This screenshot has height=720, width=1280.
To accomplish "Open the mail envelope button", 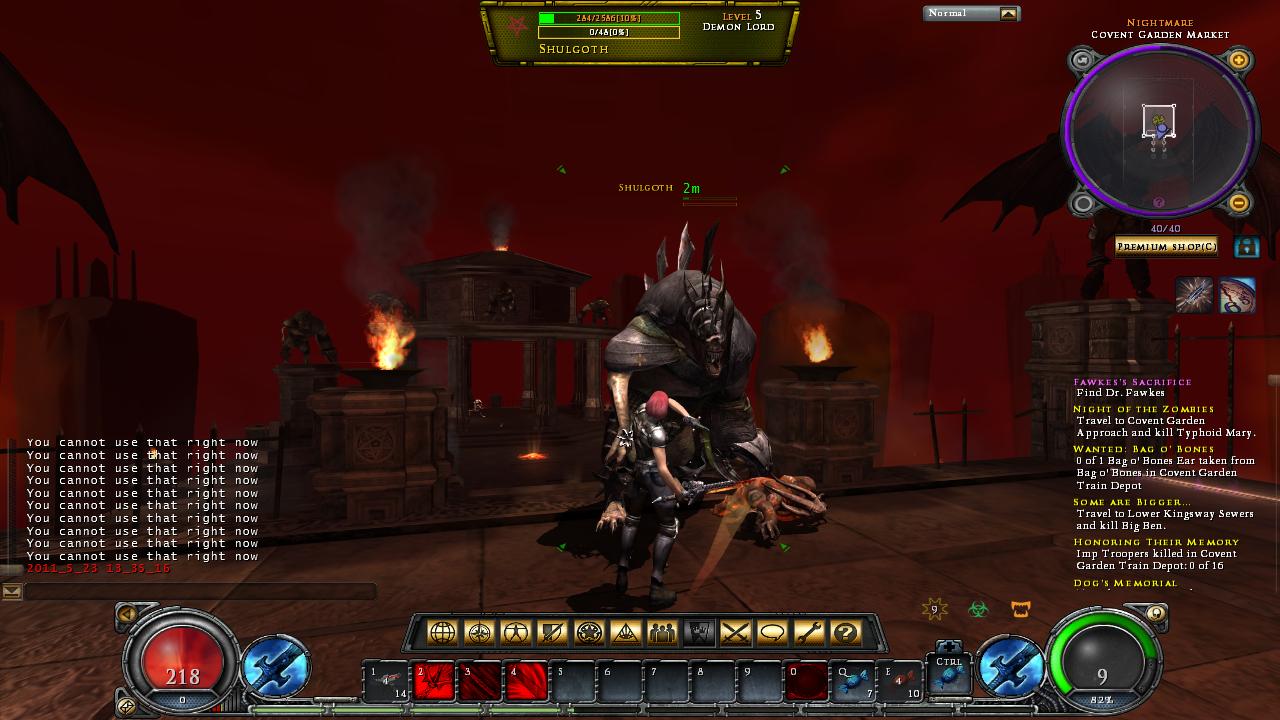I will click(x=12, y=592).
